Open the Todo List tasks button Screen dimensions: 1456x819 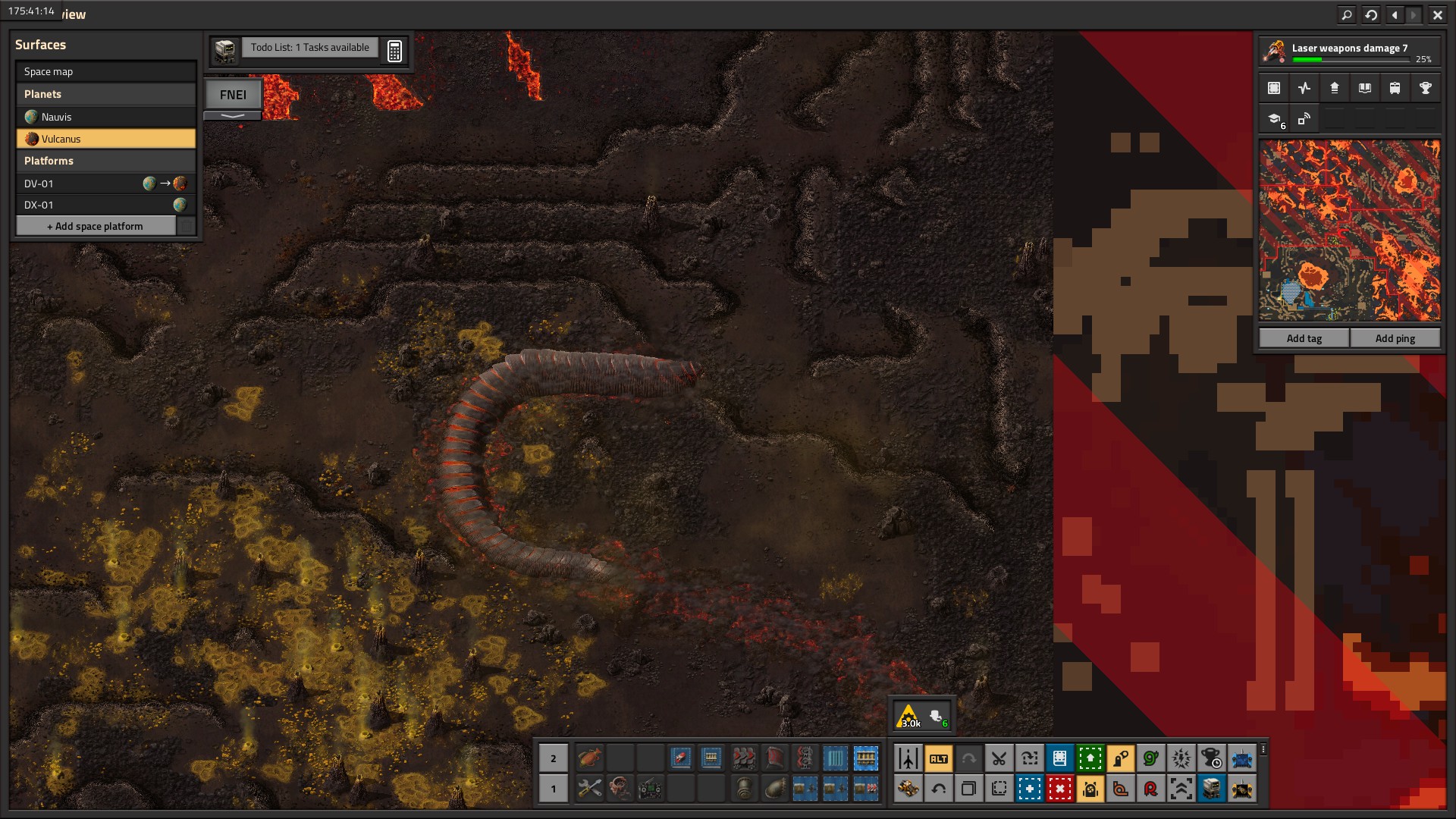[309, 48]
